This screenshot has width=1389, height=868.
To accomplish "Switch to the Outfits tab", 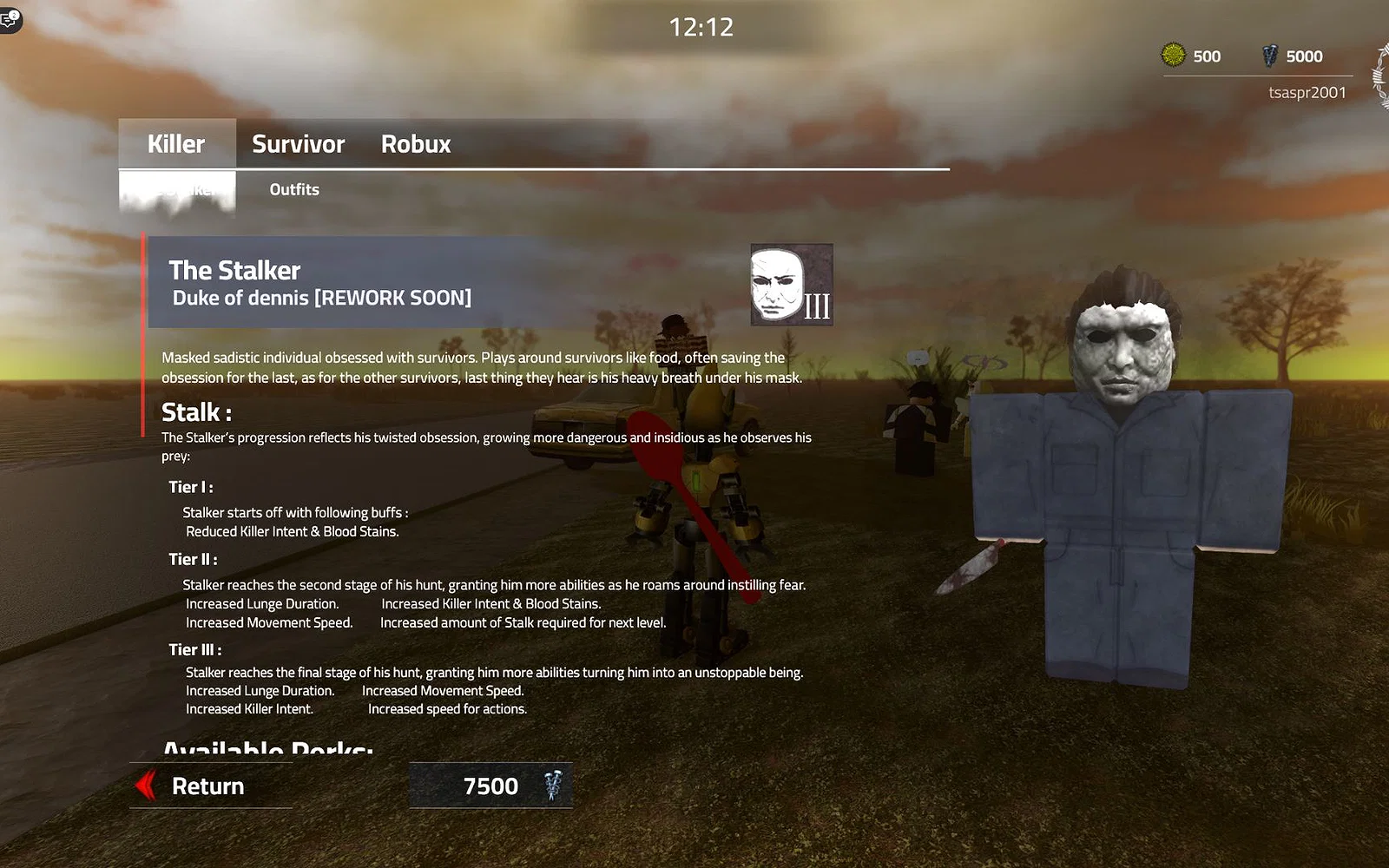I will 294,188.
